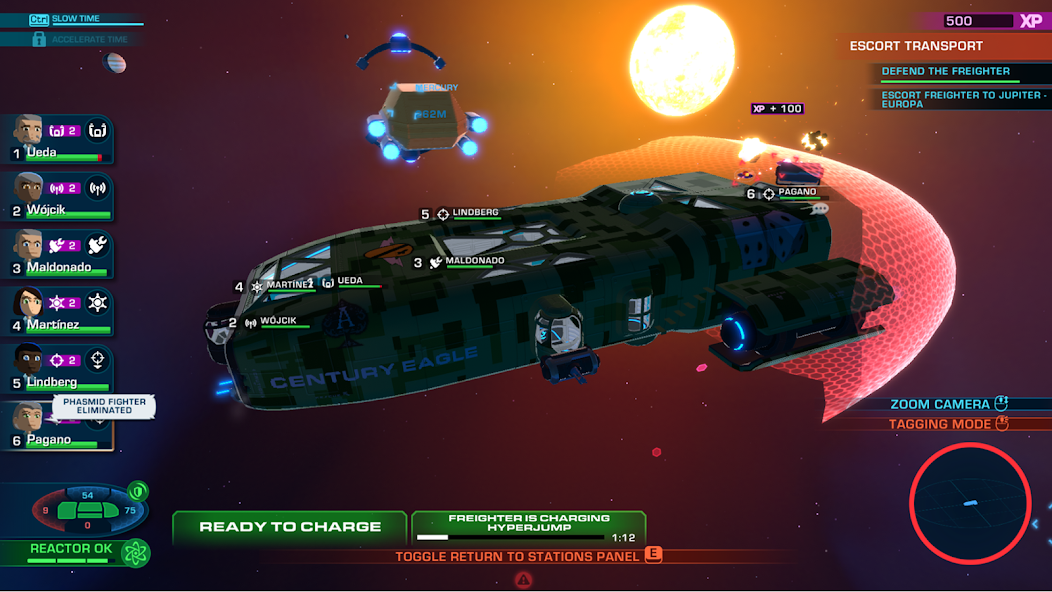Choose Maldonado in the crew list

[x=57, y=253]
